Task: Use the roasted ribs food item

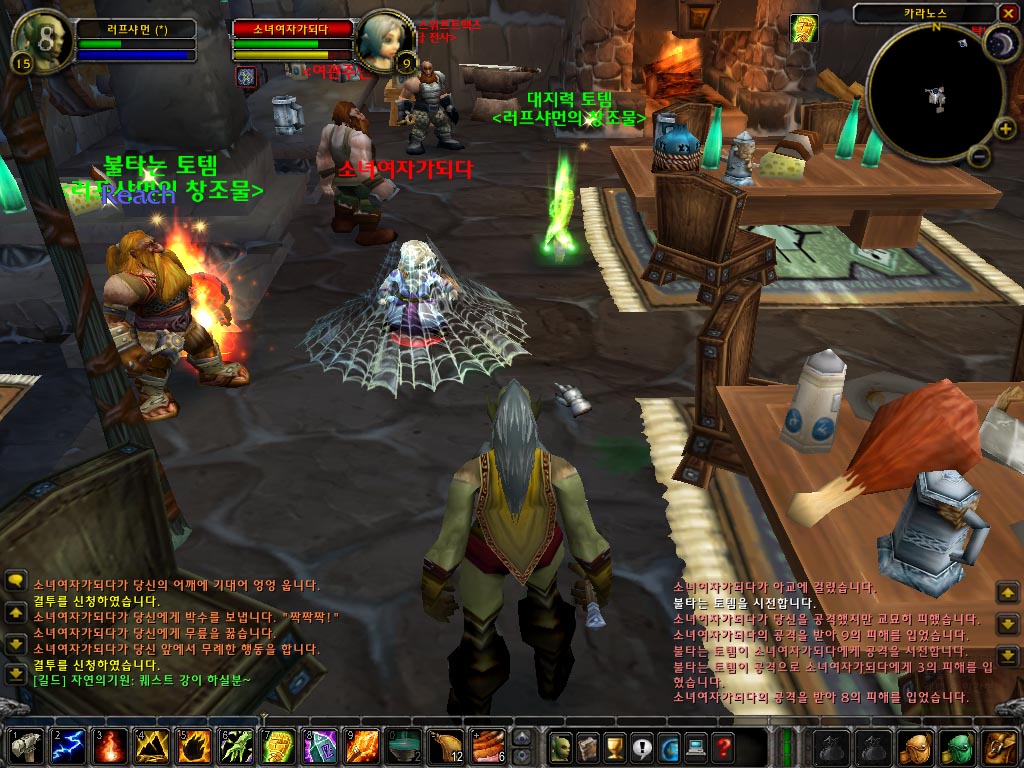Action: point(486,747)
